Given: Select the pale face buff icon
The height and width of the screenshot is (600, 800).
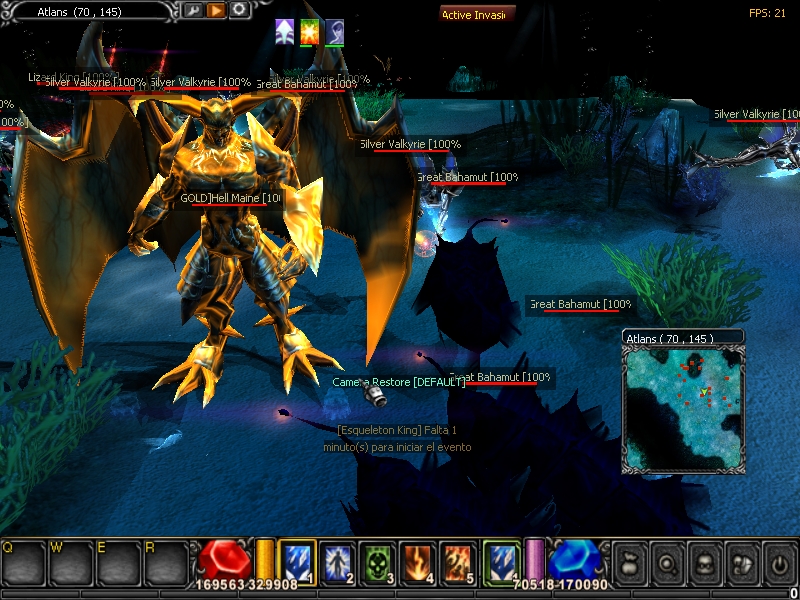Looking at the screenshot, I should point(334,31).
